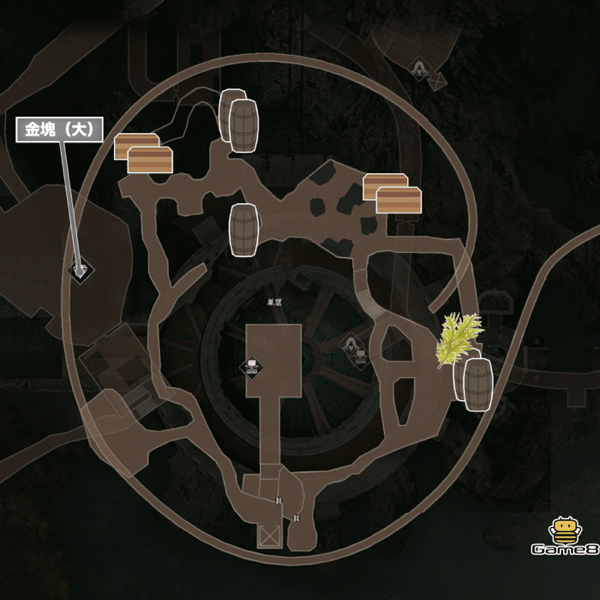Pick the yellow herb marker
This screenshot has width=600, height=600.
click(458, 338)
